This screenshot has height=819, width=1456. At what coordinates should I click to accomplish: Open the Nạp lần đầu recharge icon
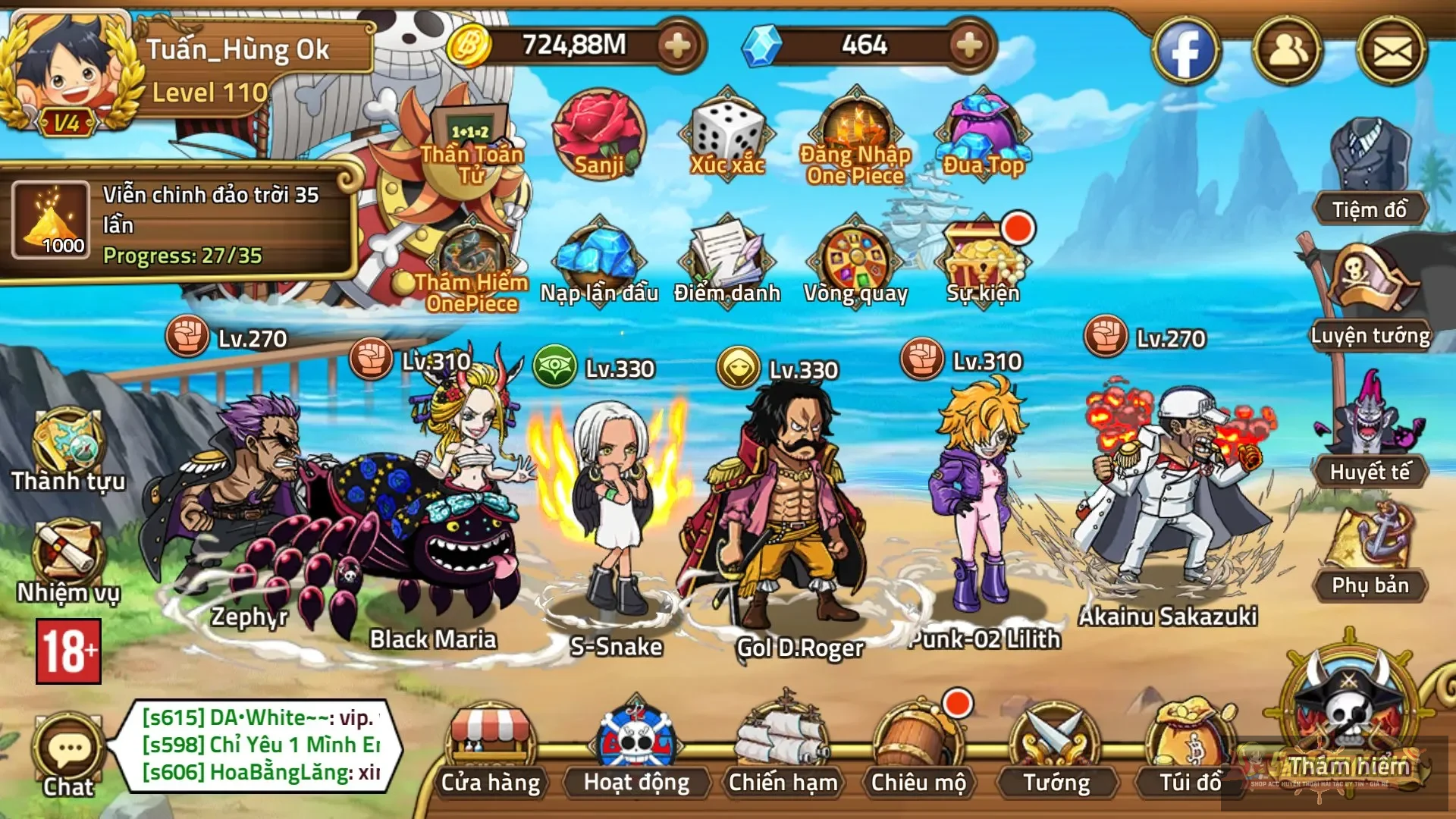(598, 254)
